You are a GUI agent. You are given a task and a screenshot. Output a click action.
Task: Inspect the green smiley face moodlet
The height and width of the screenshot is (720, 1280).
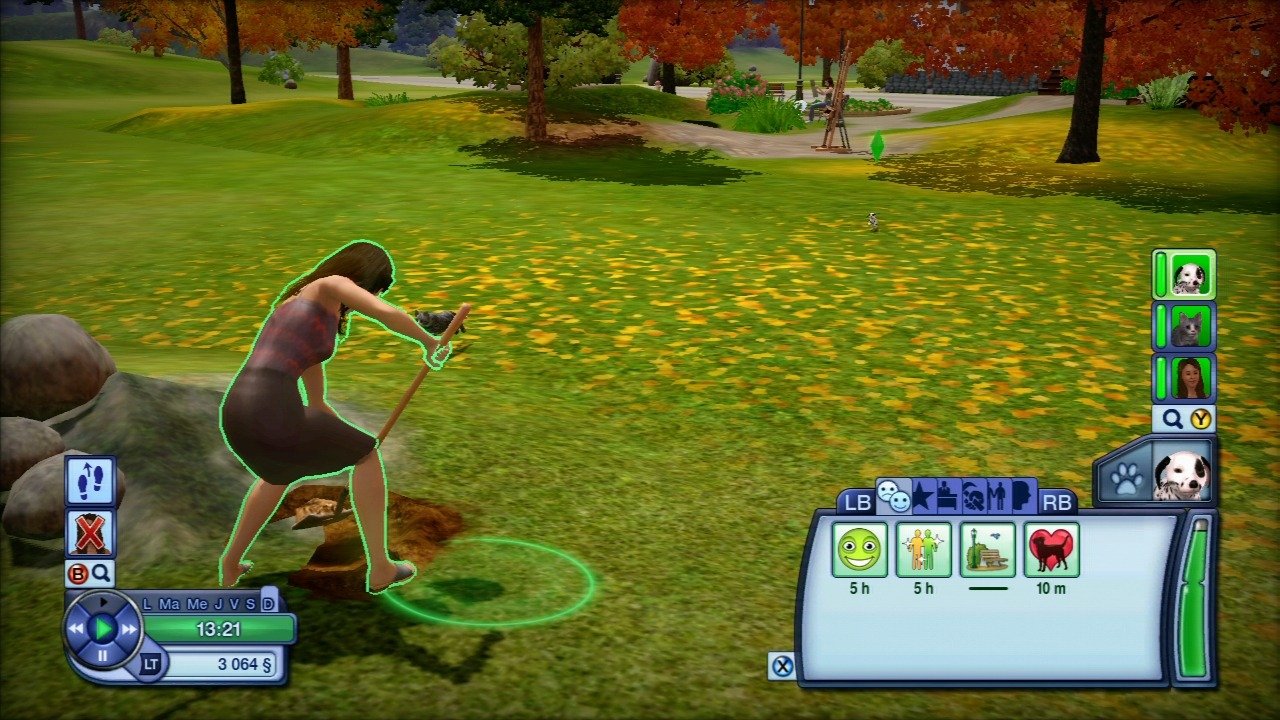coord(859,549)
